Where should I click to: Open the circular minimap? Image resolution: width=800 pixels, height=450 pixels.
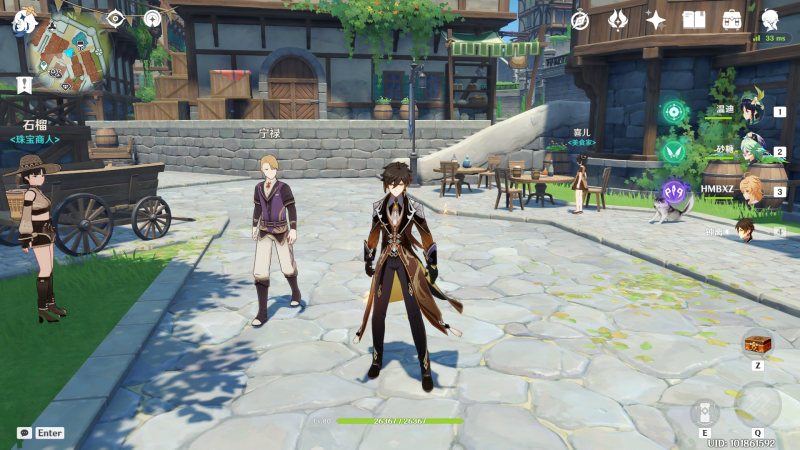click(70, 53)
